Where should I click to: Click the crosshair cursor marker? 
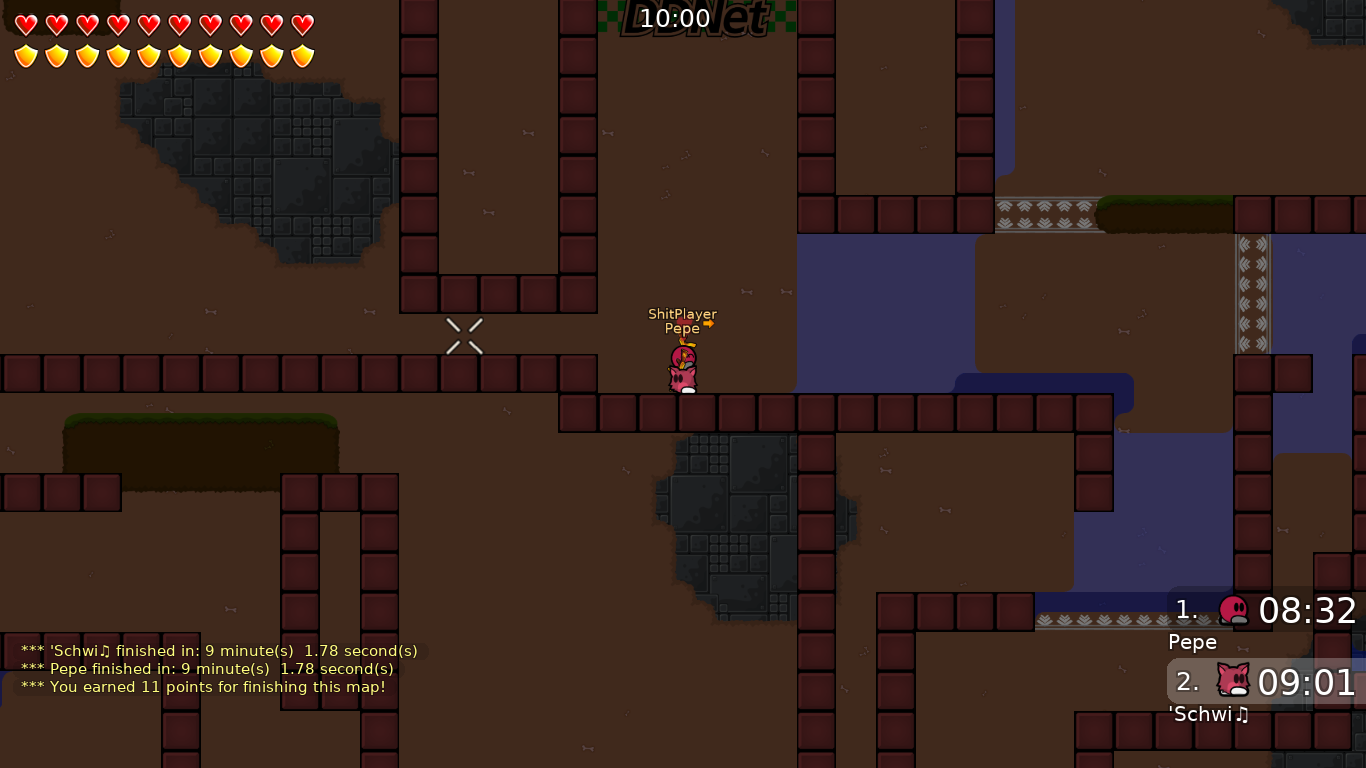click(464, 335)
